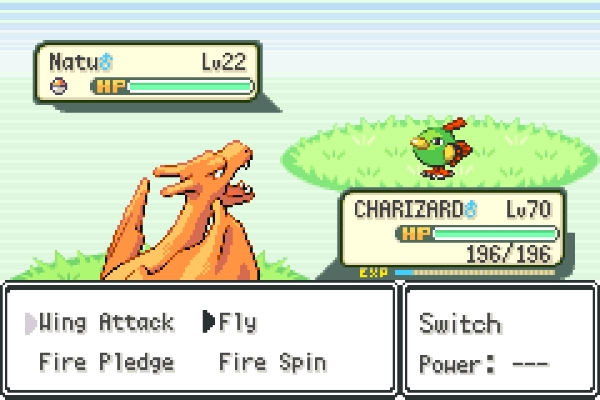Viewport: 600px width, 400px height.
Task: Select the Wing Attack move
Action: (106, 323)
